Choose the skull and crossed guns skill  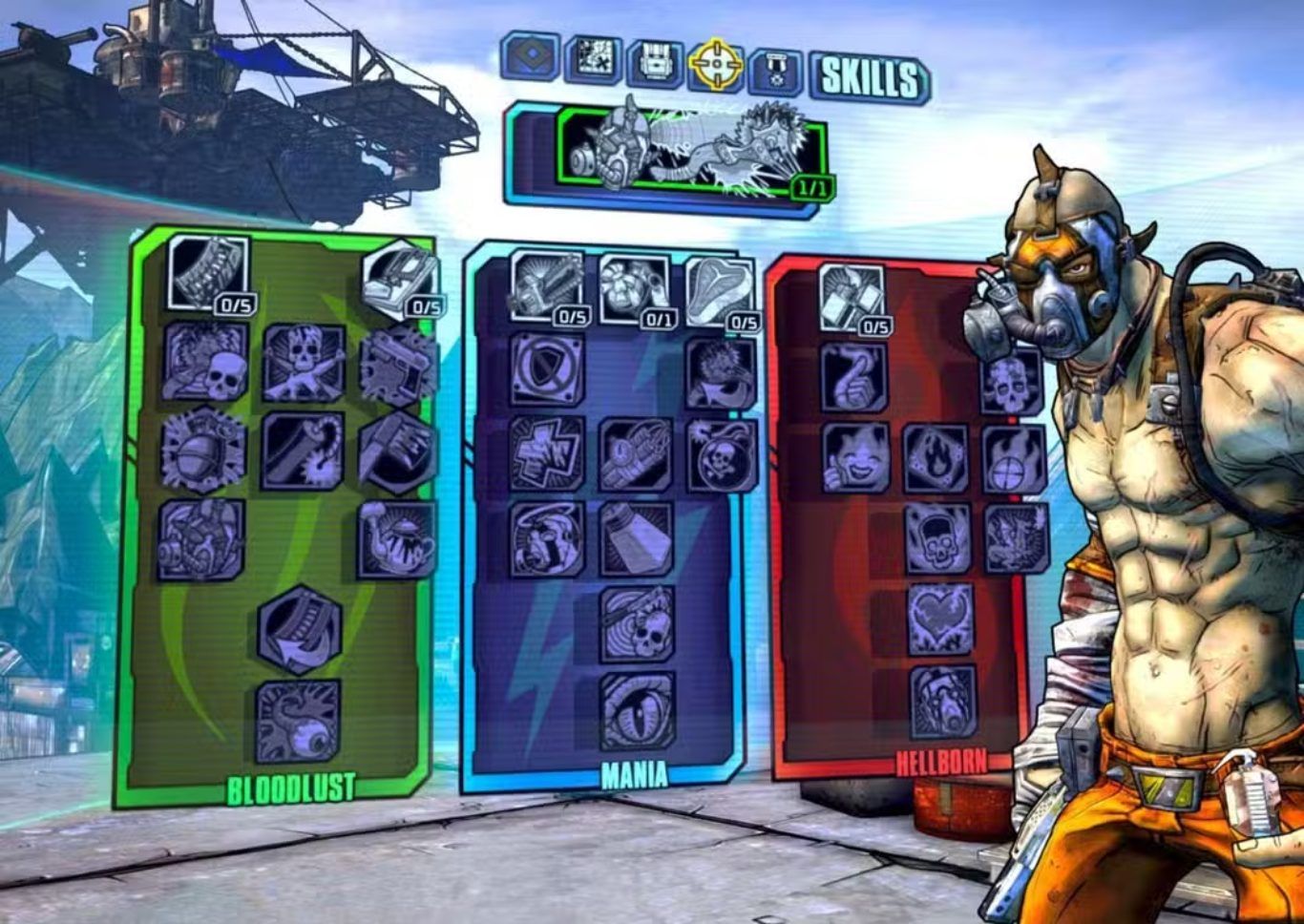pyautogui.click(x=304, y=362)
